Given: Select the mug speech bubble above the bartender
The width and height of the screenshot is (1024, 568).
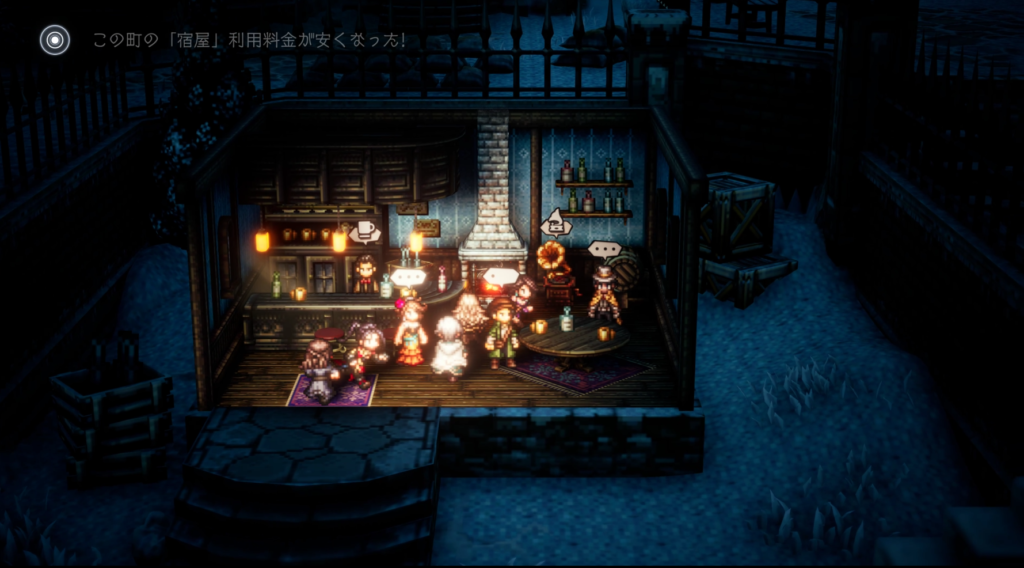Looking at the screenshot, I should click(365, 231).
